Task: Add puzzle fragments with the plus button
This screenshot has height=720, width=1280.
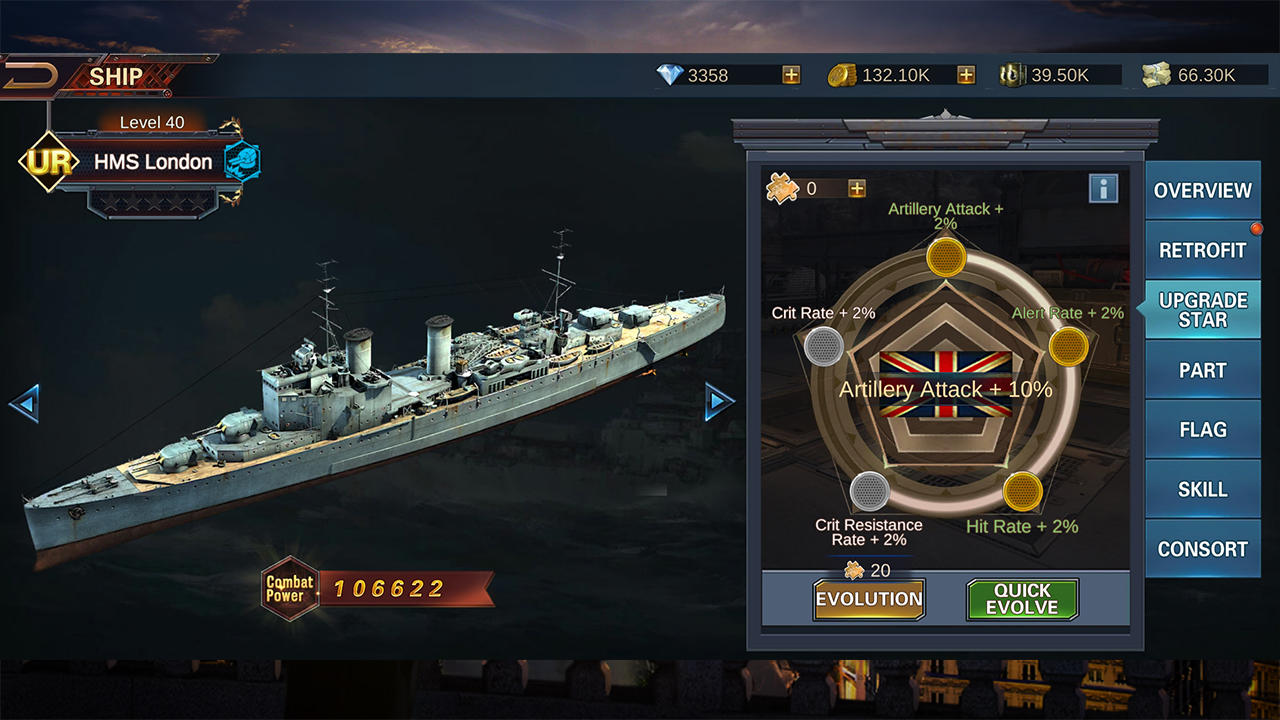Action: (x=857, y=188)
